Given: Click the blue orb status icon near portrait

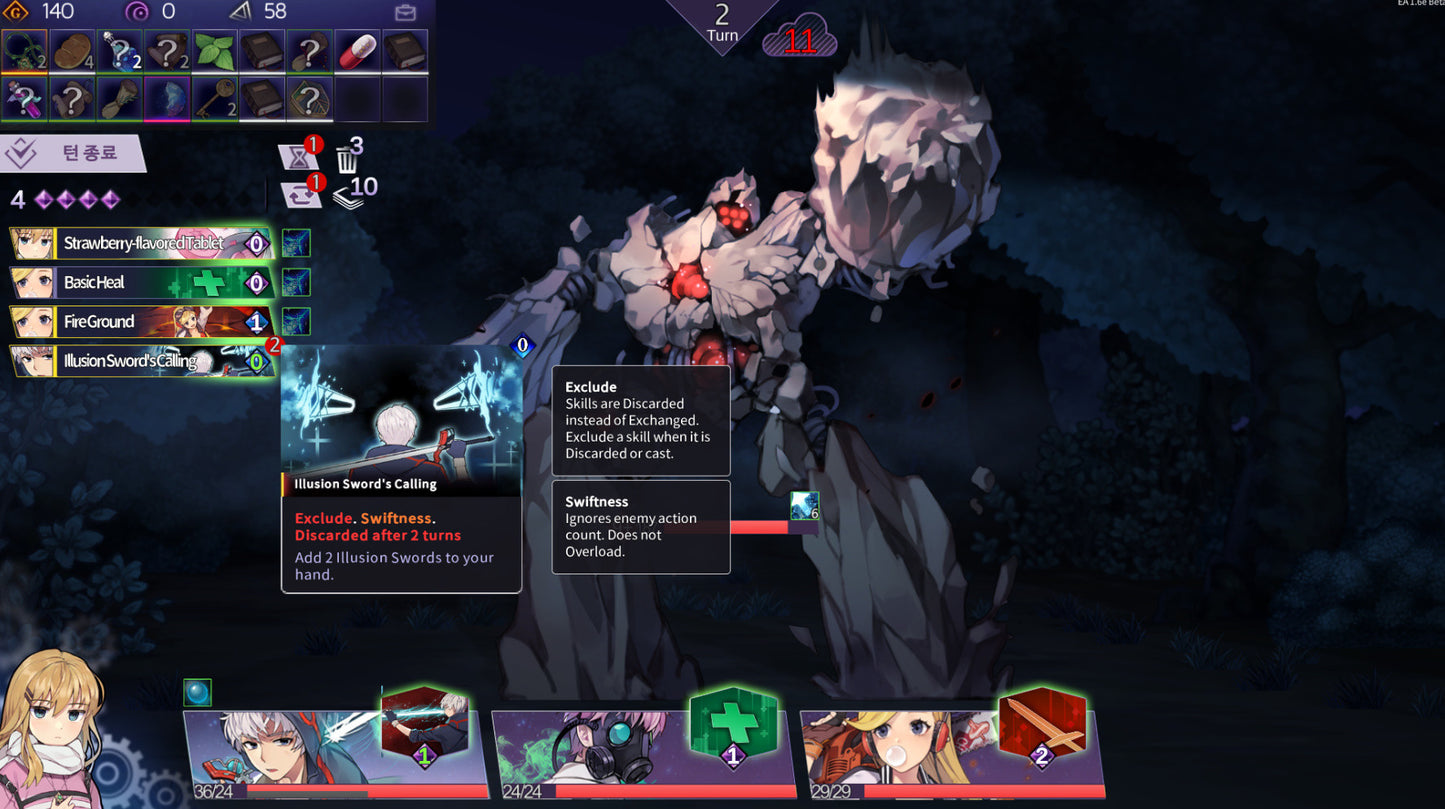Looking at the screenshot, I should [x=197, y=690].
